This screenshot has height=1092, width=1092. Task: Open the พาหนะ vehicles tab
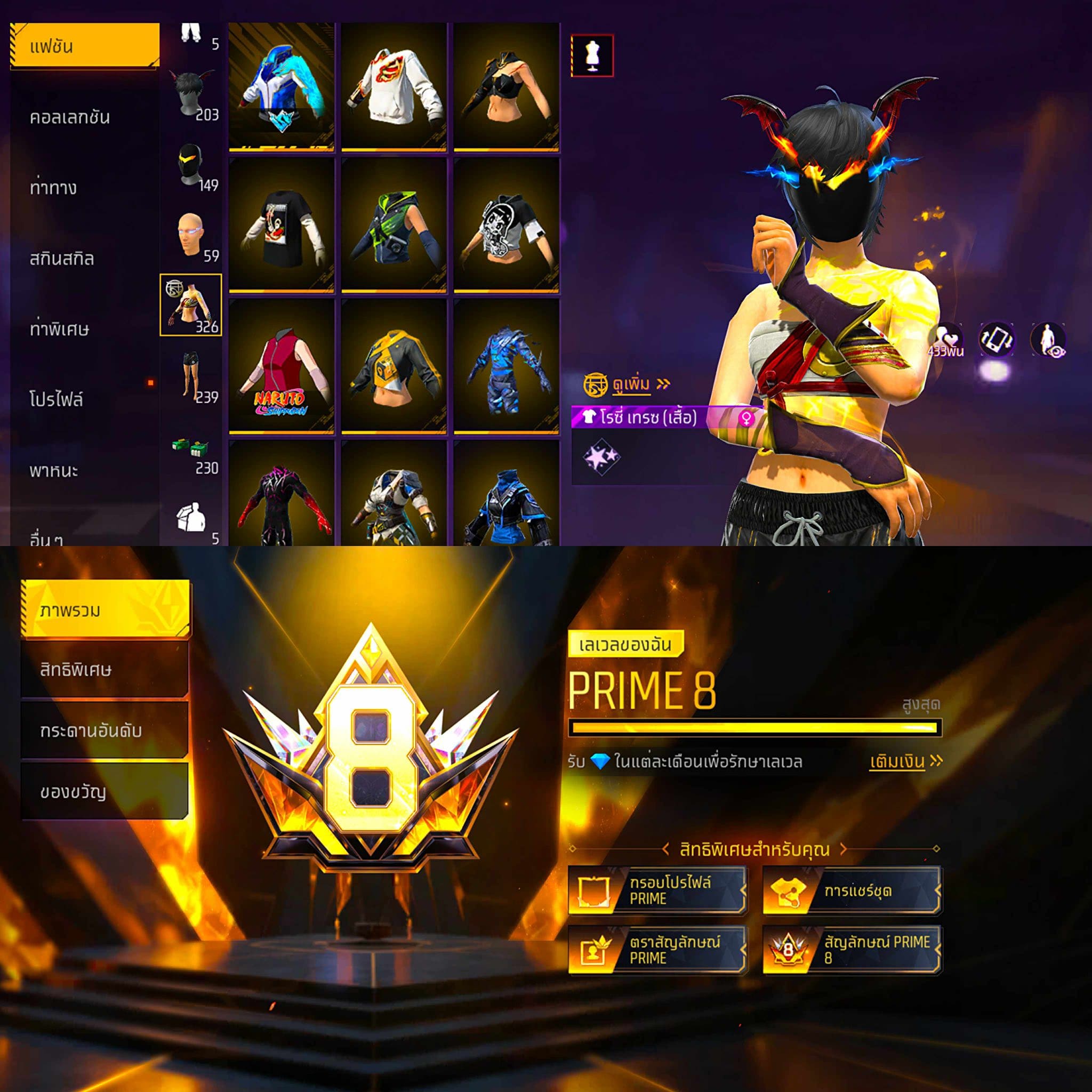pyautogui.click(x=54, y=470)
